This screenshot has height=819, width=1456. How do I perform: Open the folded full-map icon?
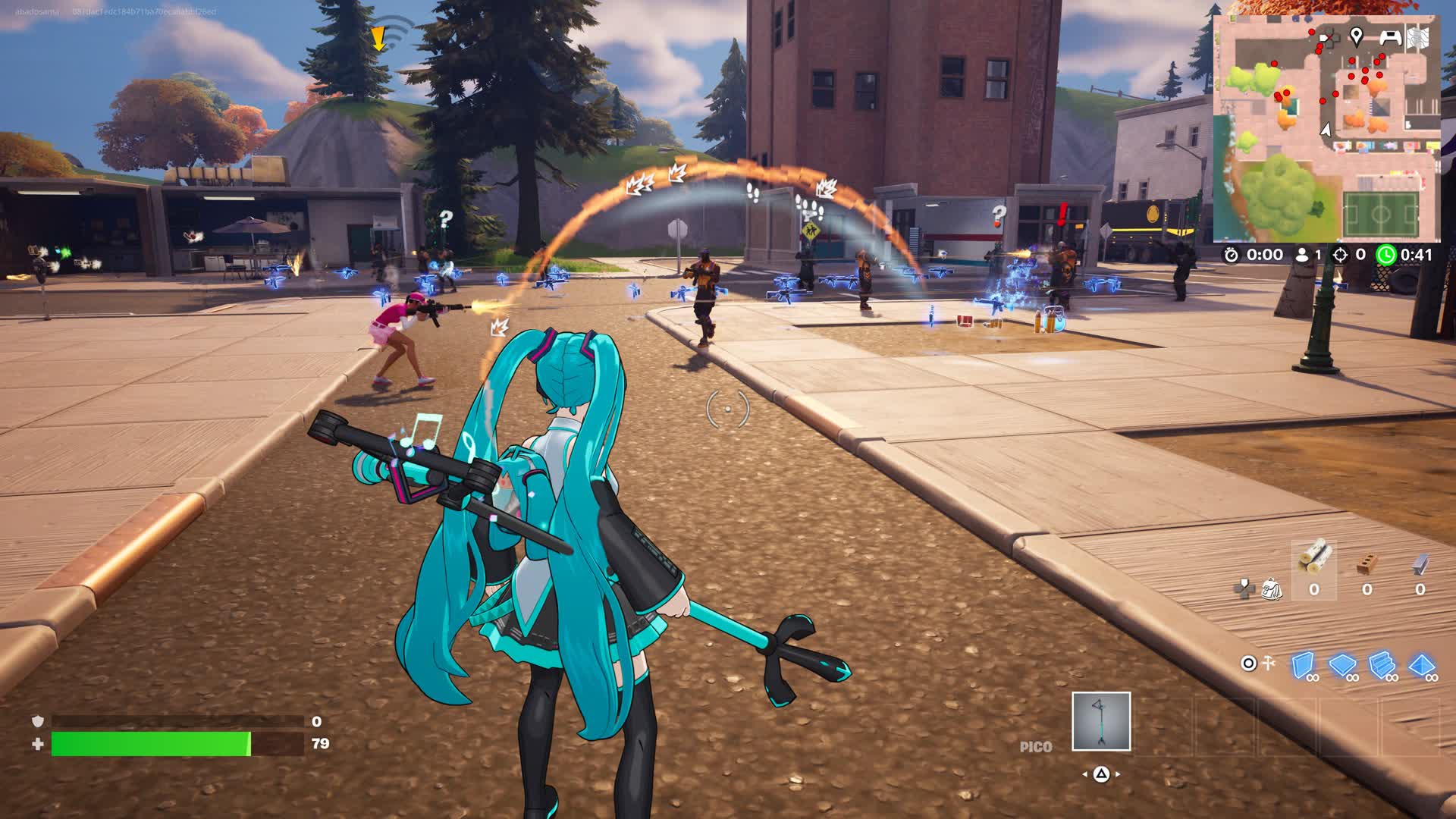click(1417, 37)
